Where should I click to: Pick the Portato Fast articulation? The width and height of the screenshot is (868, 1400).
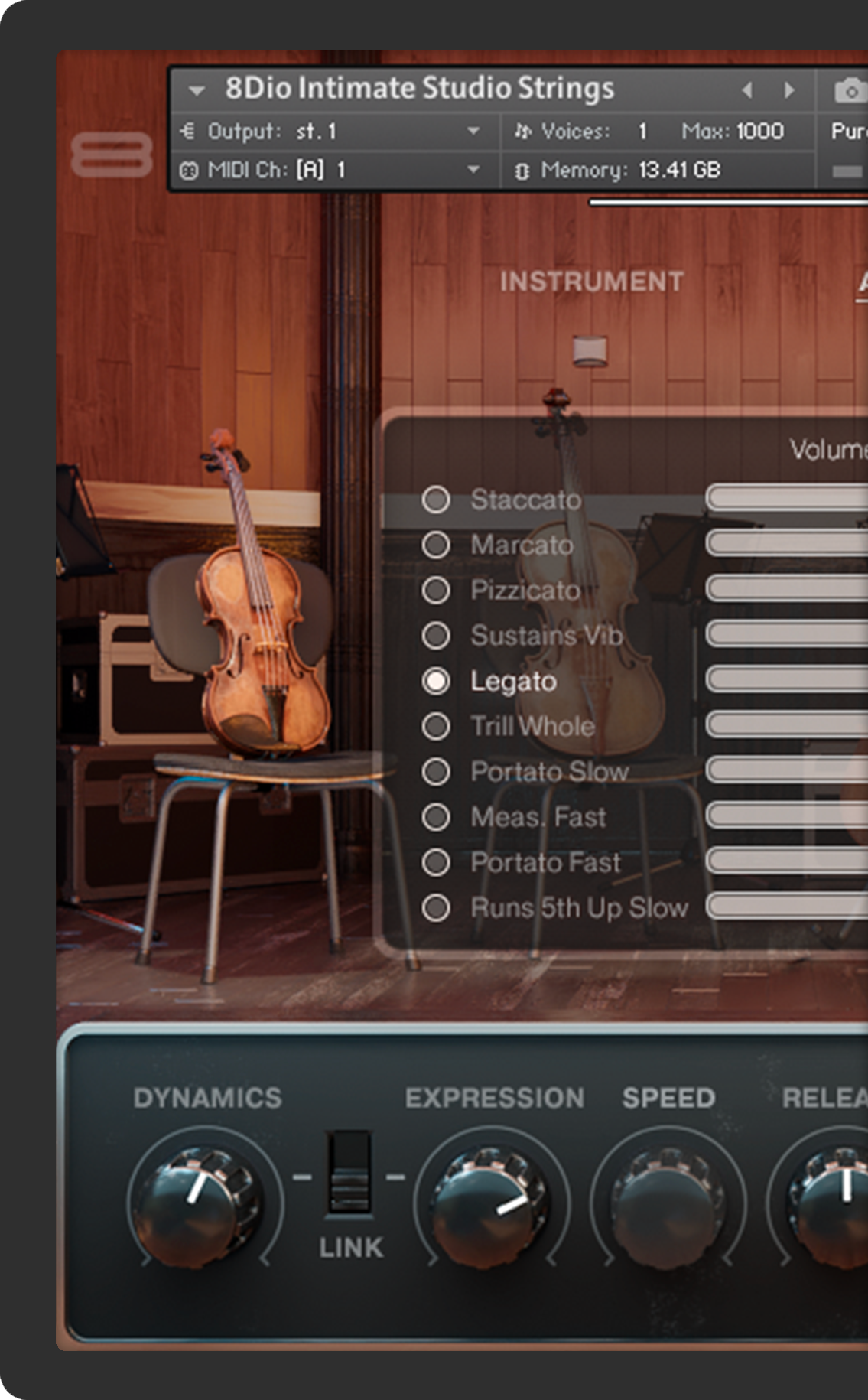pyautogui.click(x=436, y=862)
